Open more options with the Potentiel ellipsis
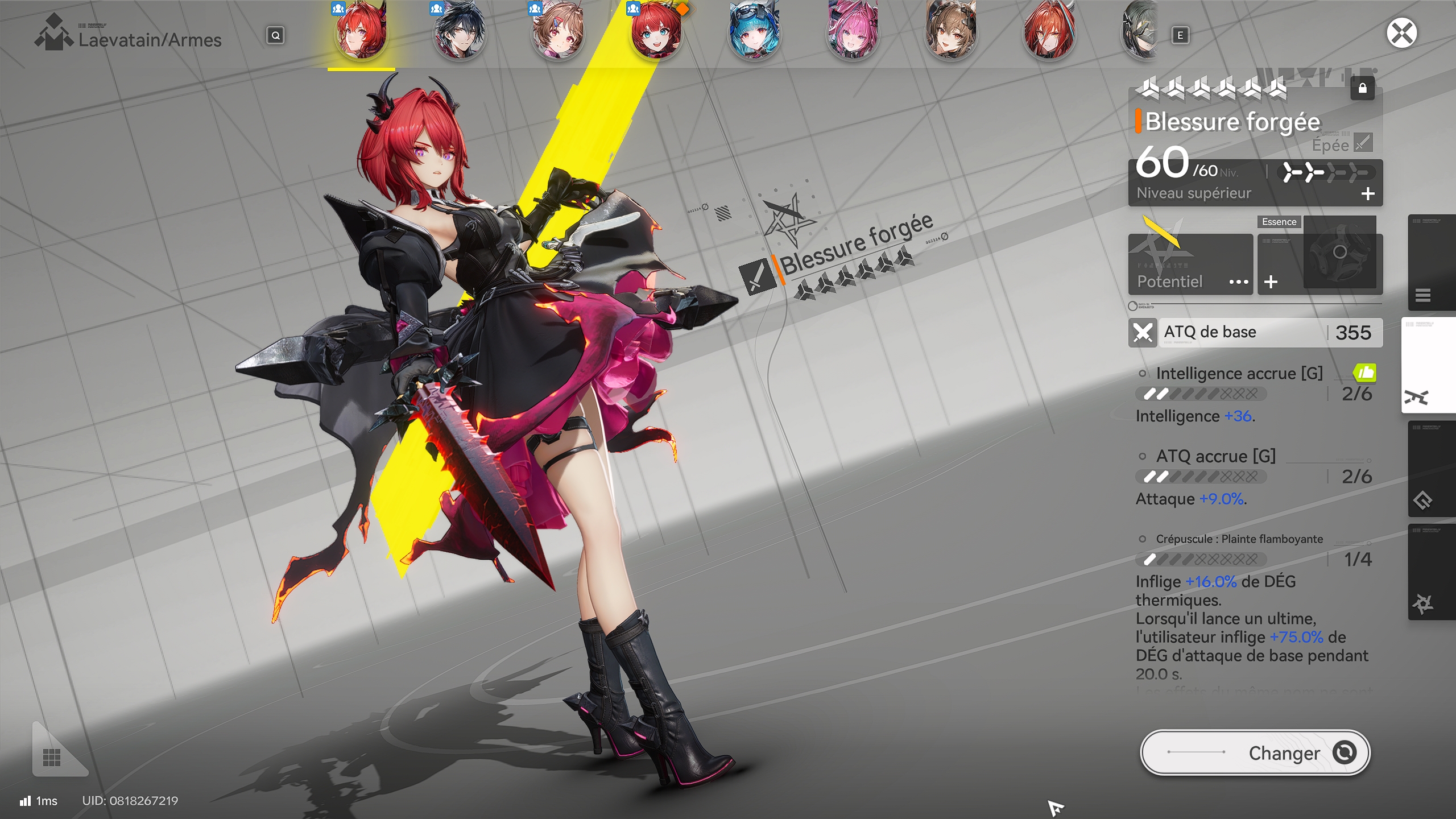This screenshot has height=819, width=1456. (x=1239, y=282)
